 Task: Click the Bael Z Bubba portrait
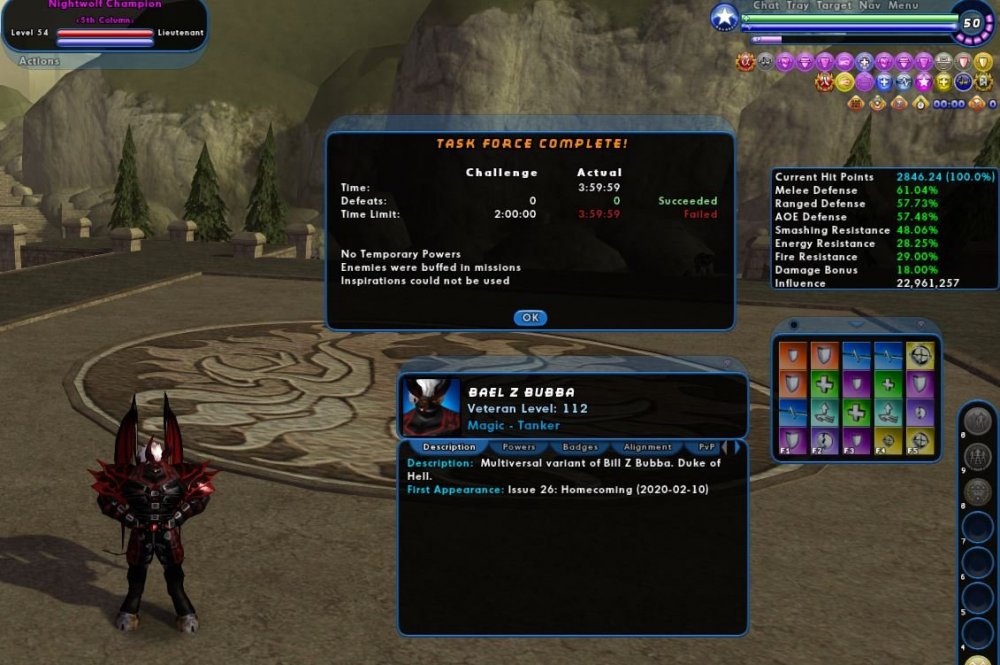431,406
